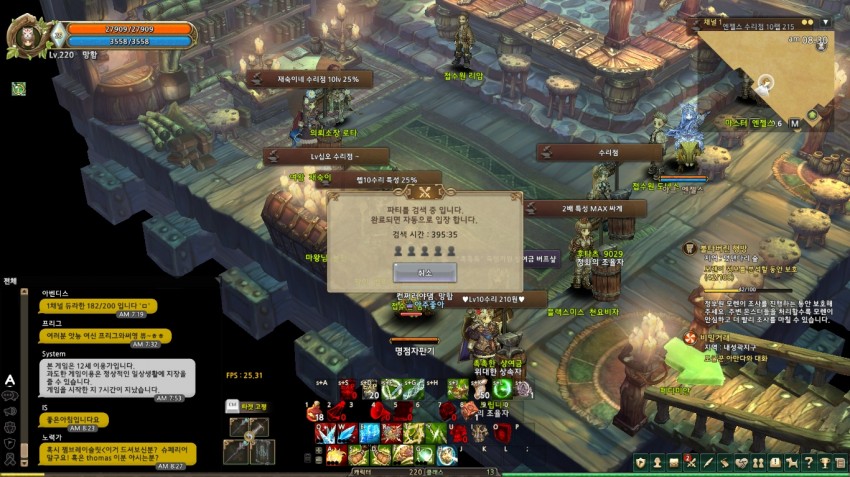
Task: Open the companion pet dog icon
Action: tap(791, 461)
